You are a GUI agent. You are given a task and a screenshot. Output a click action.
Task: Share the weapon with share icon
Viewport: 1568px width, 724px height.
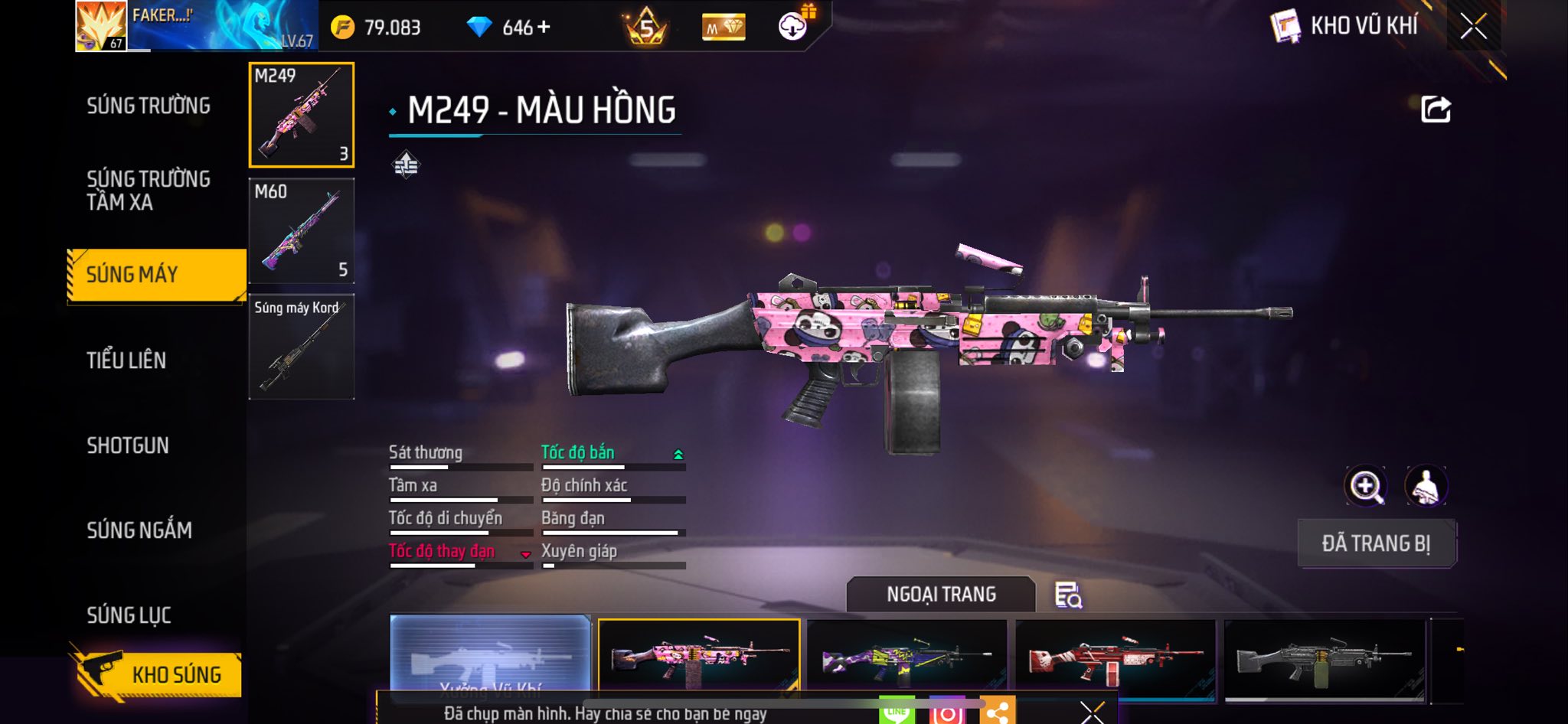point(1436,109)
